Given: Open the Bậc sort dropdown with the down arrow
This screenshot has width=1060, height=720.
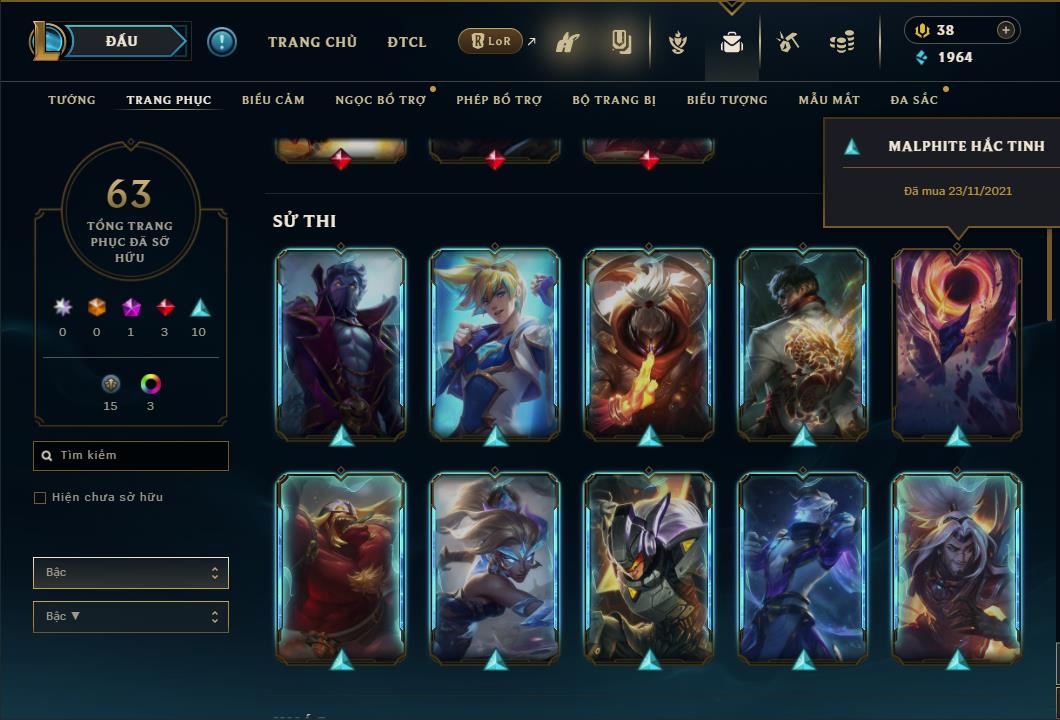Looking at the screenshot, I should click(x=130, y=617).
